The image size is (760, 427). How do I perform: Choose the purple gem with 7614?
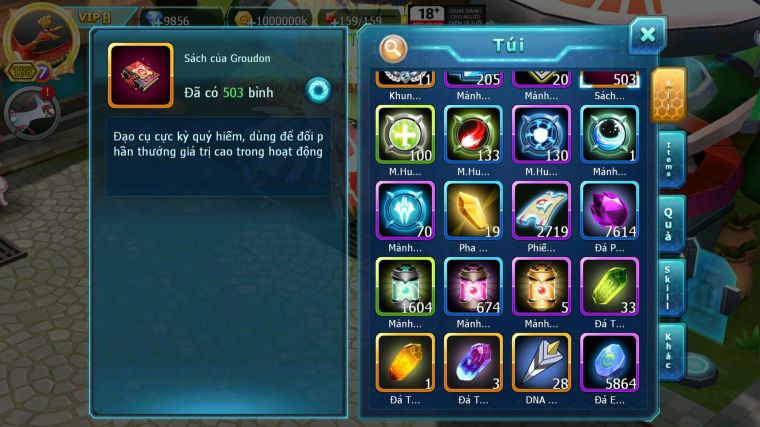609,210
